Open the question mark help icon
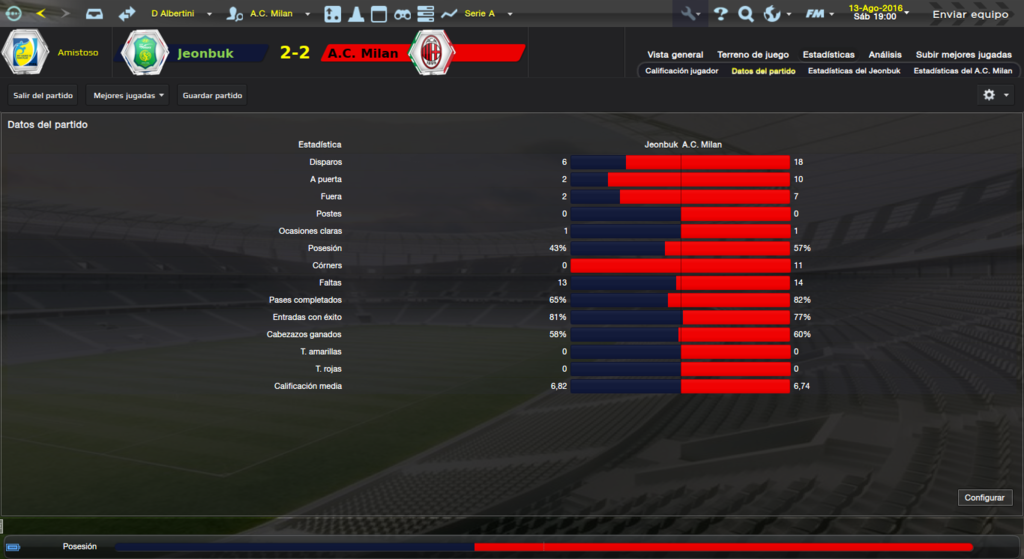This screenshot has width=1024, height=559. [720, 14]
